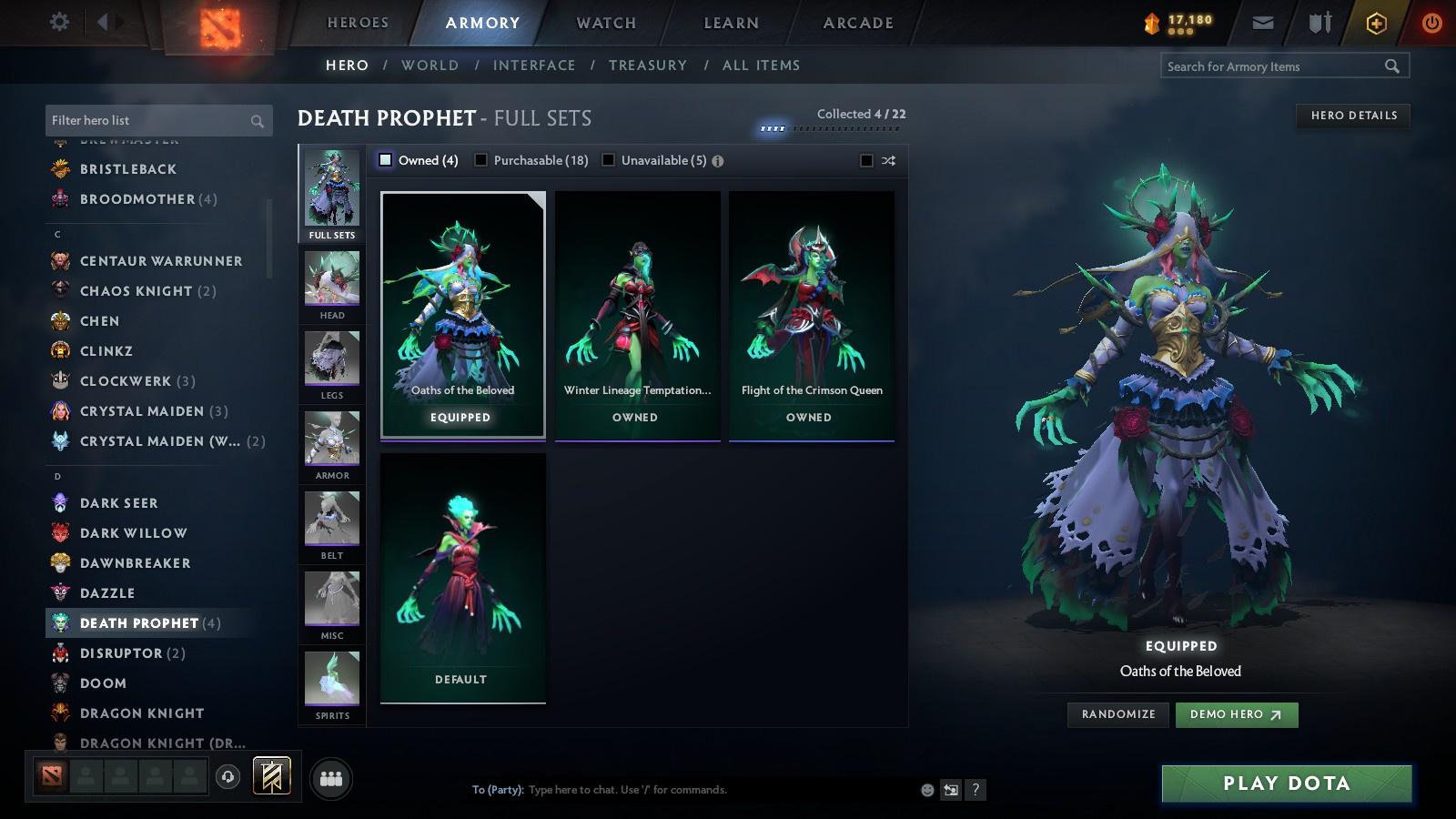Open Dota Plus subscription icon
This screenshot has width=1456, height=819.
[1376, 20]
